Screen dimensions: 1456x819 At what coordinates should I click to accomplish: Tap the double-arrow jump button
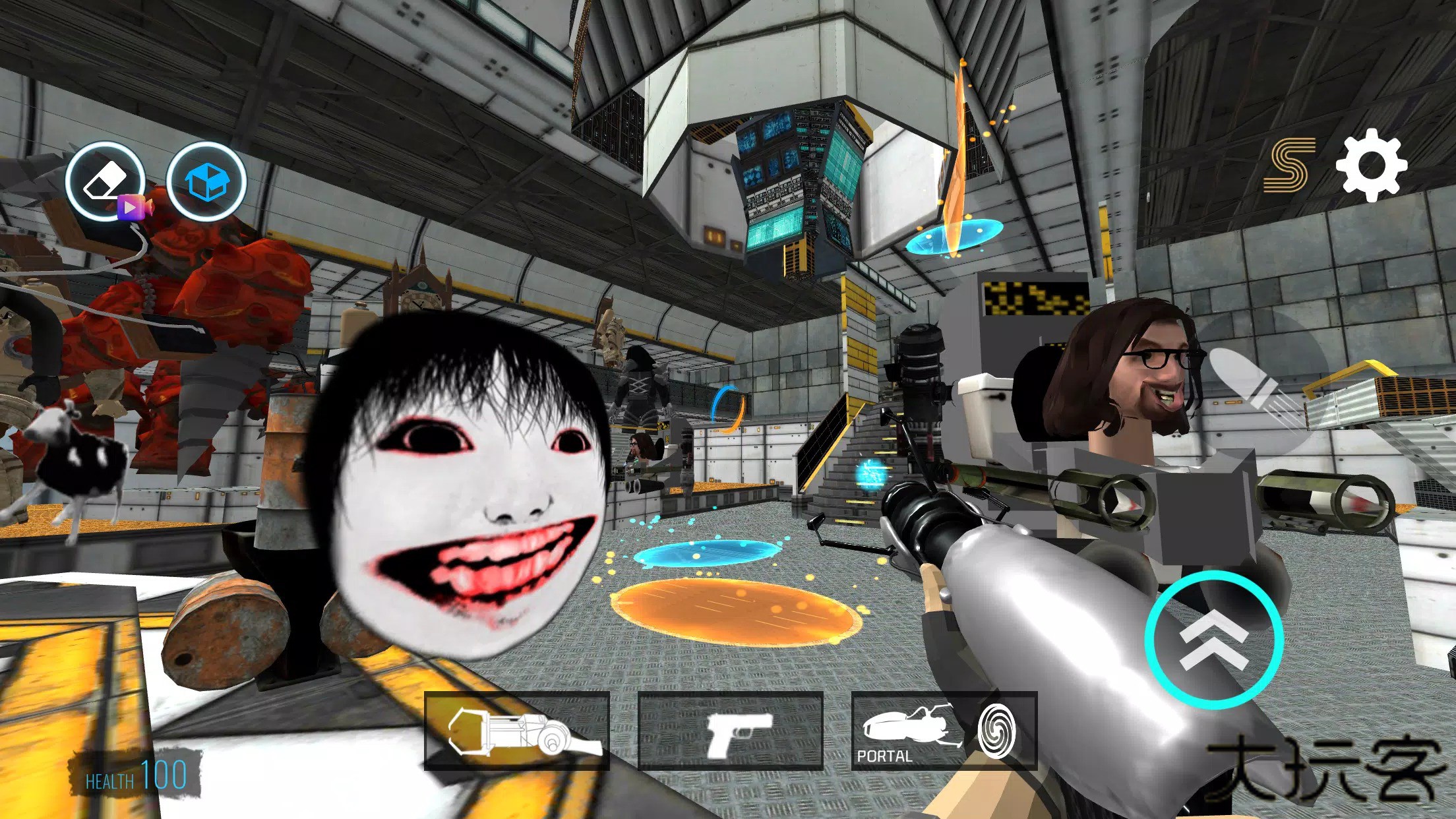[1214, 640]
